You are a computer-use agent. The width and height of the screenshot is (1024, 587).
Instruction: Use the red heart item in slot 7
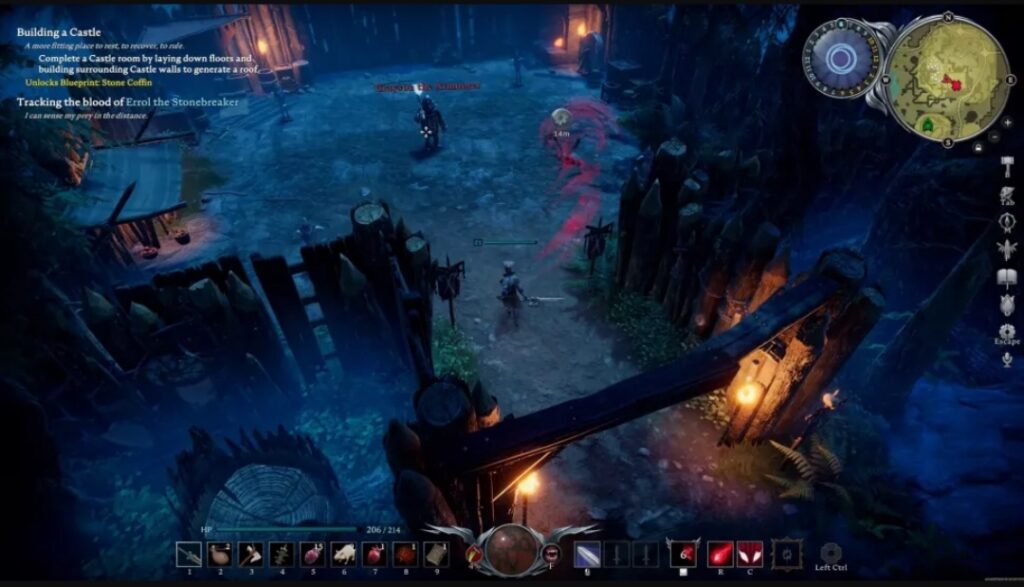pos(374,554)
